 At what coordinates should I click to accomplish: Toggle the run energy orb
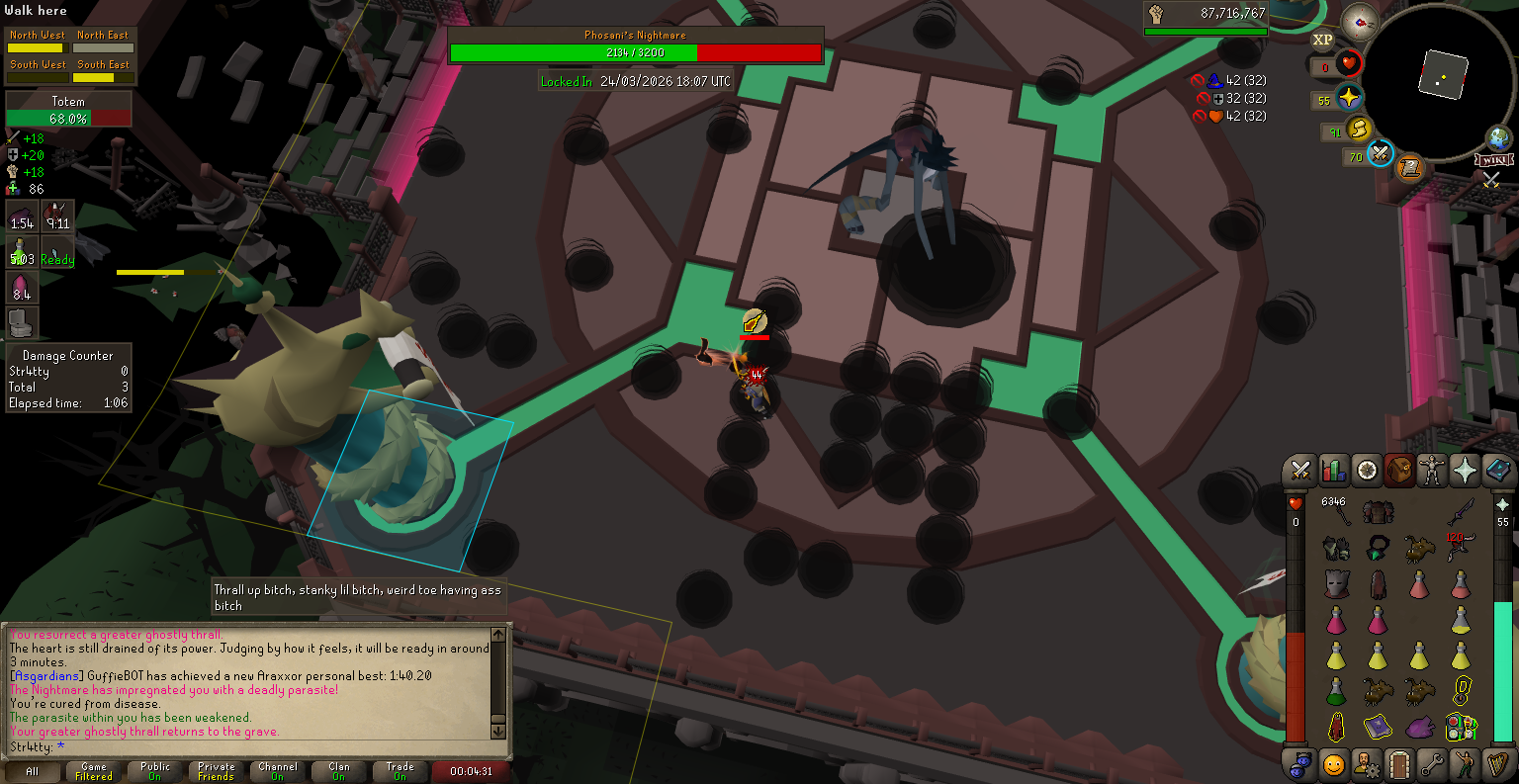coord(1359,130)
